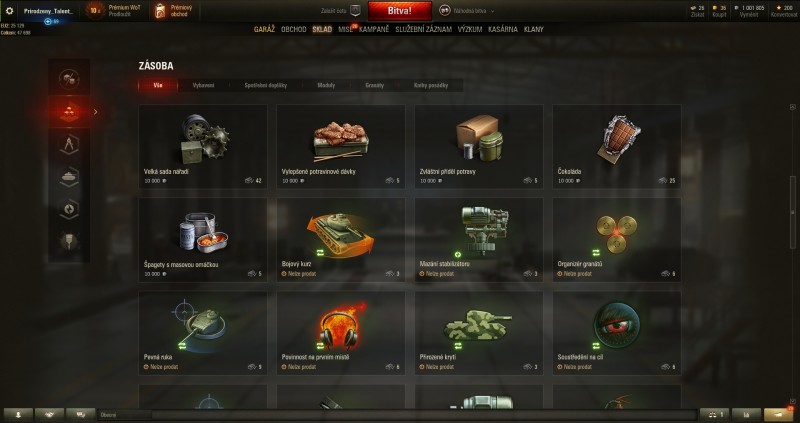
Task: Open the Premiový obchod
Action: pos(169,11)
